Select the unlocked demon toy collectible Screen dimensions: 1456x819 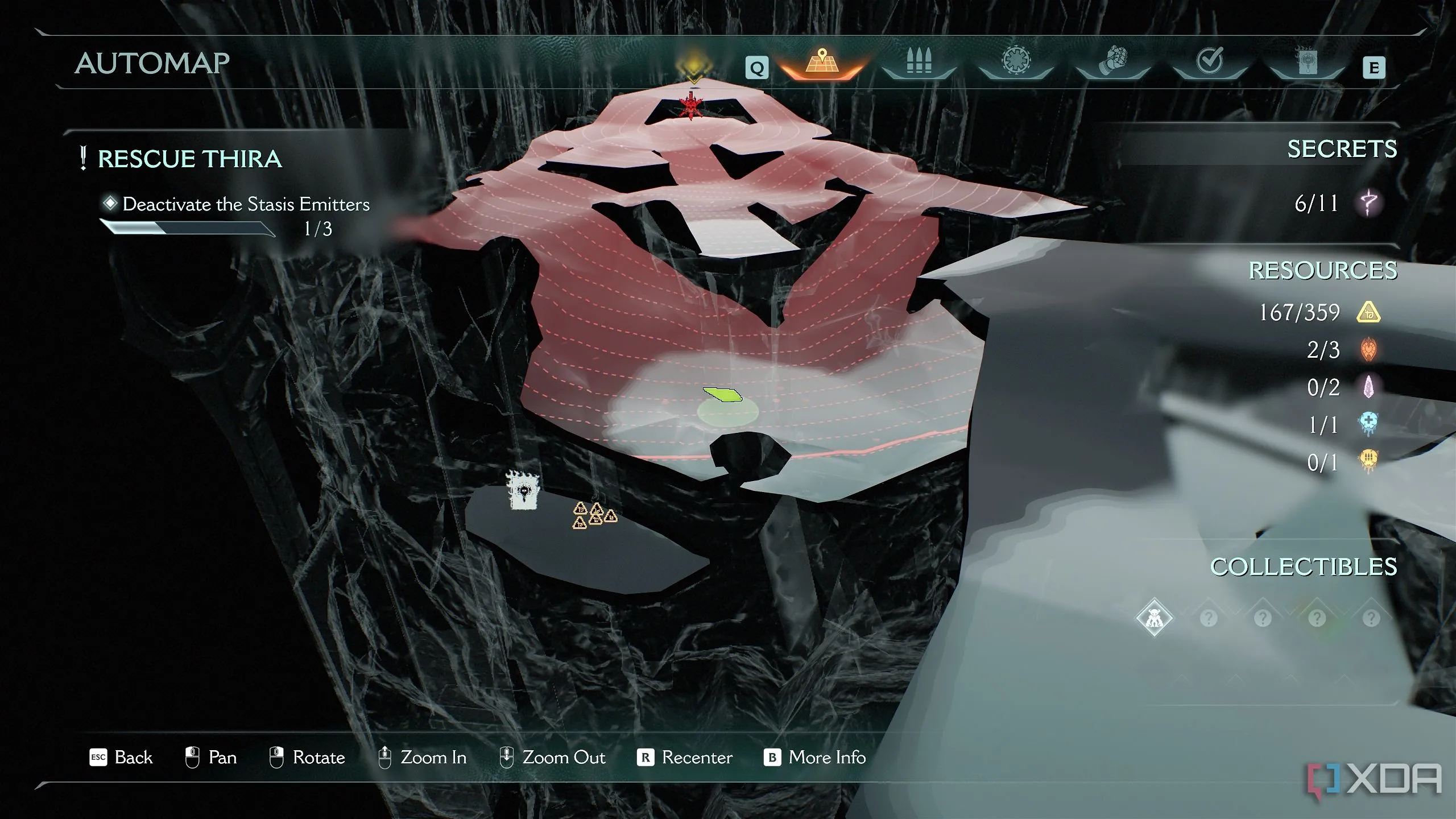[x=1154, y=618]
